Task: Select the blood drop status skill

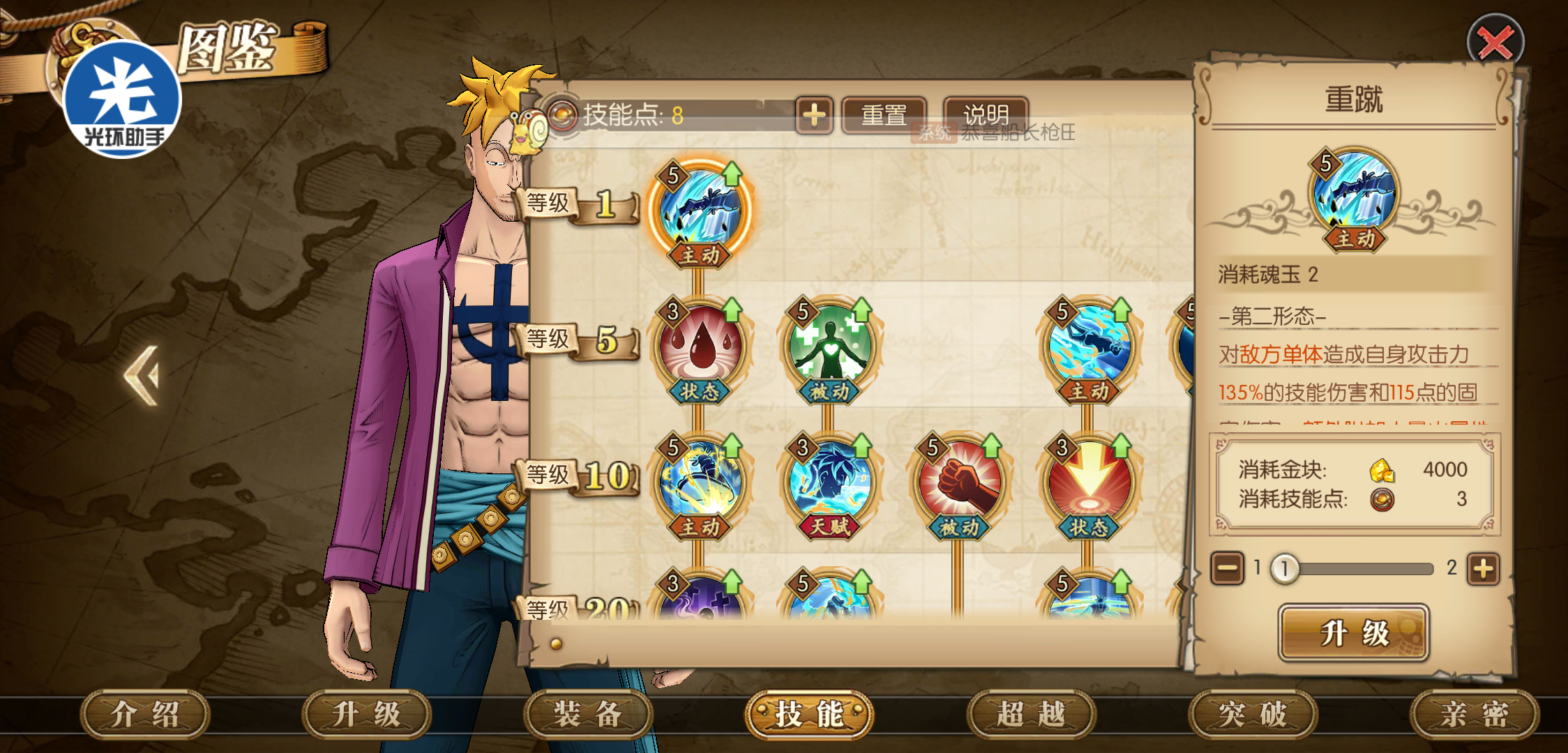Action: [x=700, y=346]
